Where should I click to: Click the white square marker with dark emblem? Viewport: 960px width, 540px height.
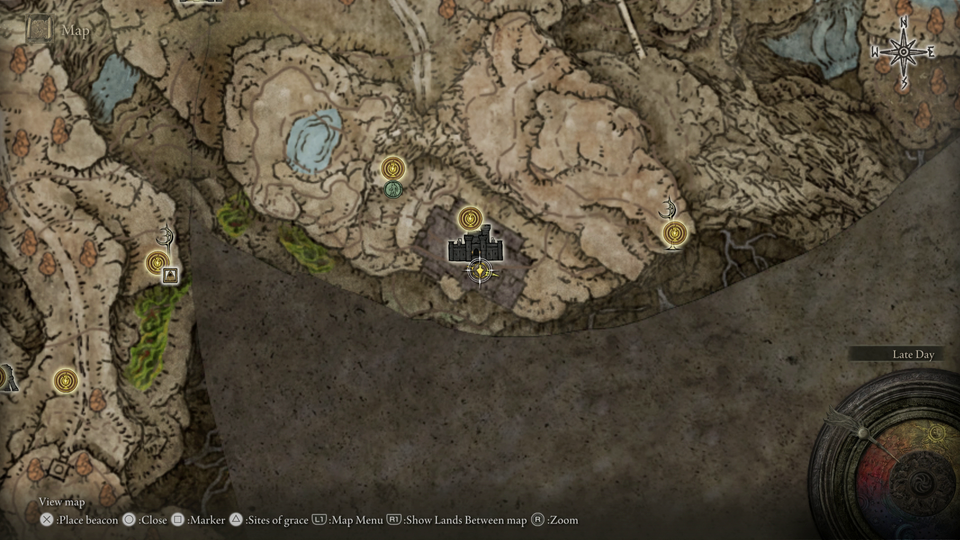[171, 275]
